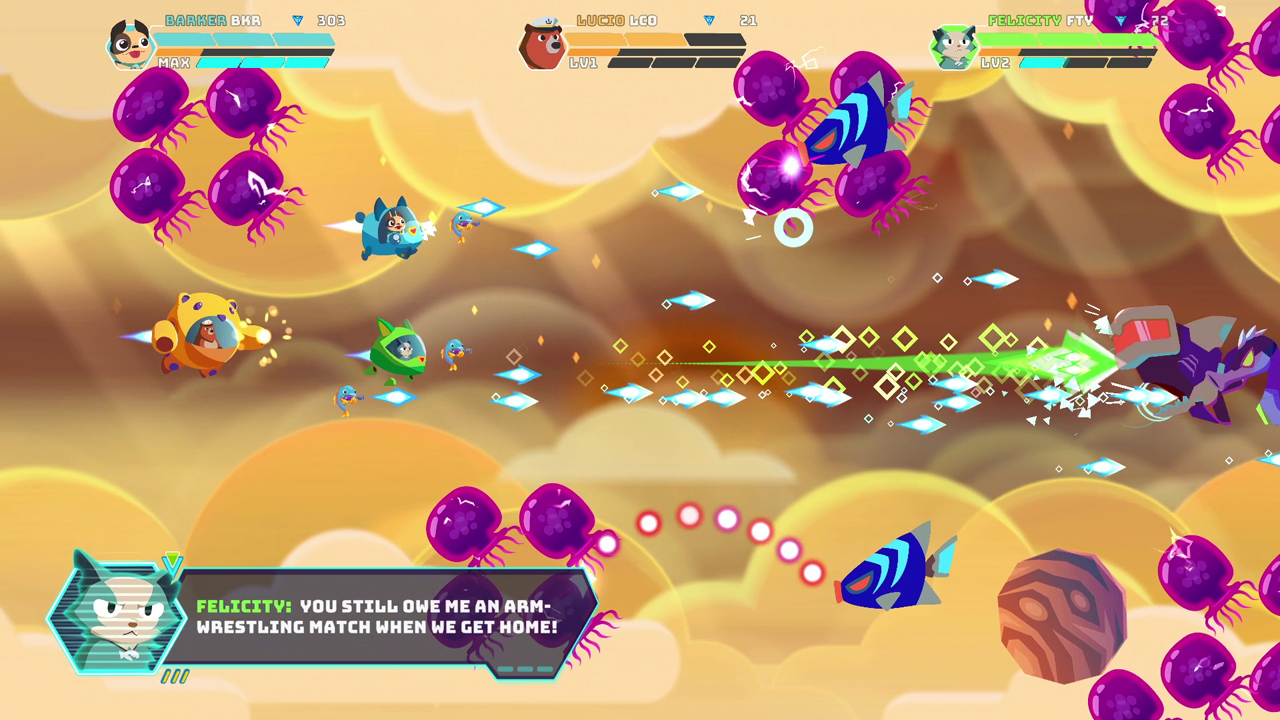Image resolution: width=1280 pixels, height=720 pixels.
Task: Toggle Lucio's LV1 indicator
Action: pos(582,62)
